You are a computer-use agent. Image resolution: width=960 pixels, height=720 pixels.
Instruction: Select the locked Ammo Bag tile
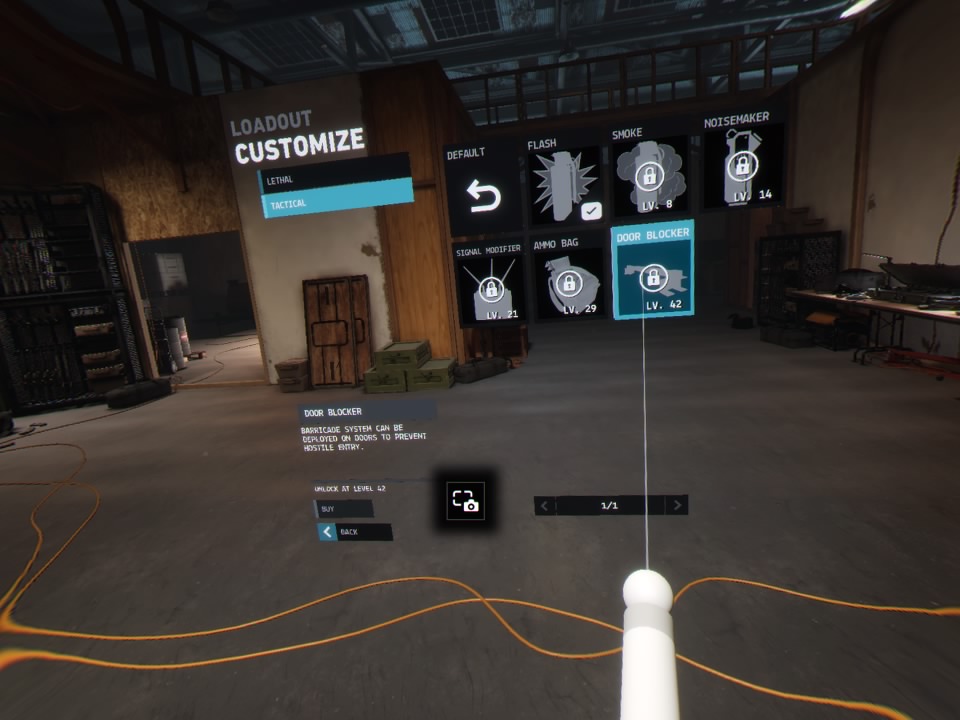[569, 278]
